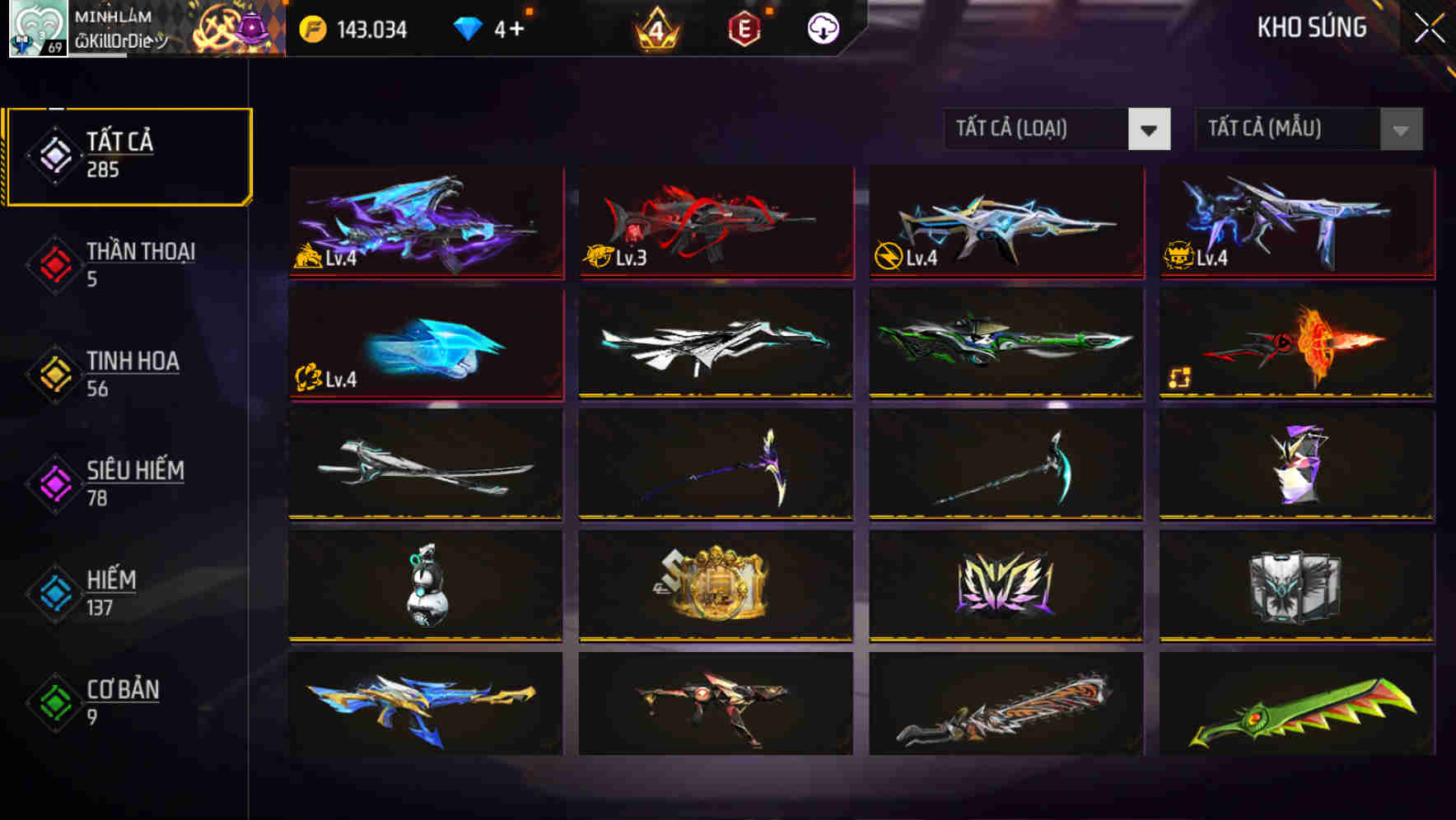Viewport: 1456px width, 820px height.
Task: Click the THẦN THOẠI red rarity icon
Action: (53, 263)
